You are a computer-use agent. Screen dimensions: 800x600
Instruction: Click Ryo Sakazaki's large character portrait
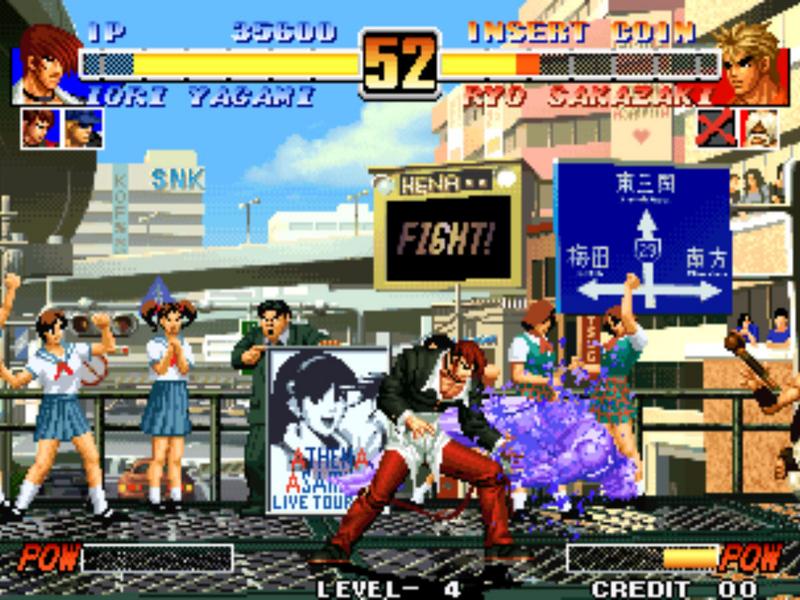pyautogui.click(x=752, y=63)
